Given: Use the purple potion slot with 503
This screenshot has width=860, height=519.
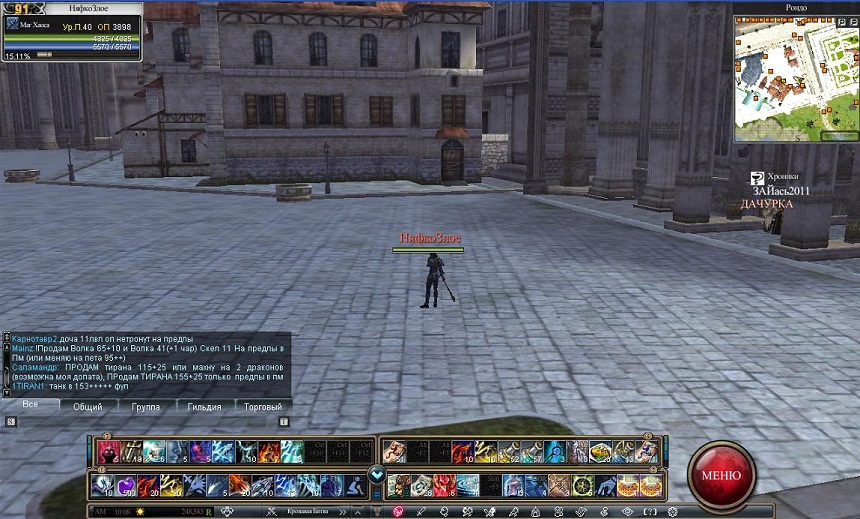Looking at the screenshot, I should pos(126,486).
